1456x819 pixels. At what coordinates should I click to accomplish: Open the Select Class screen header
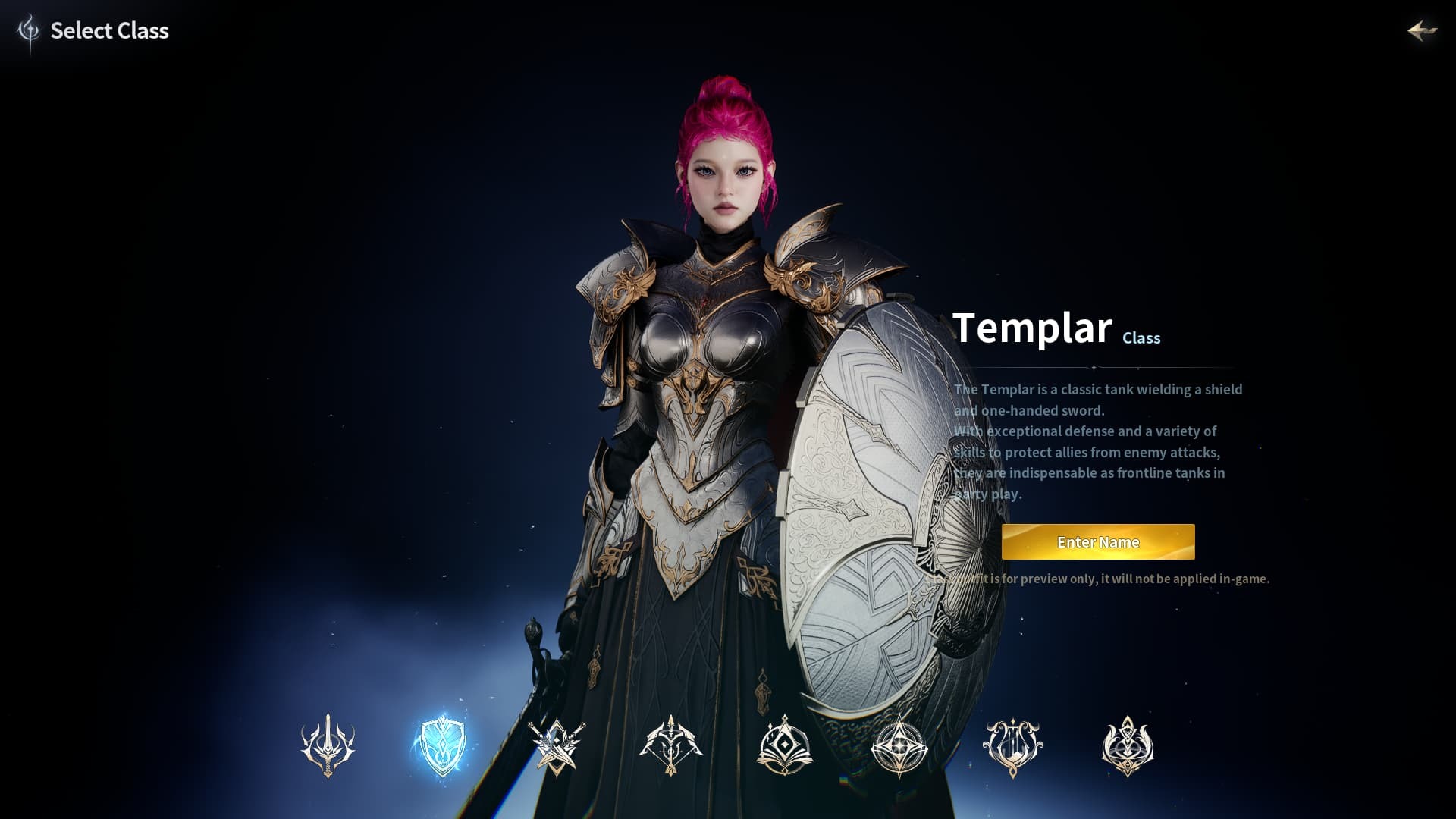[x=109, y=31]
